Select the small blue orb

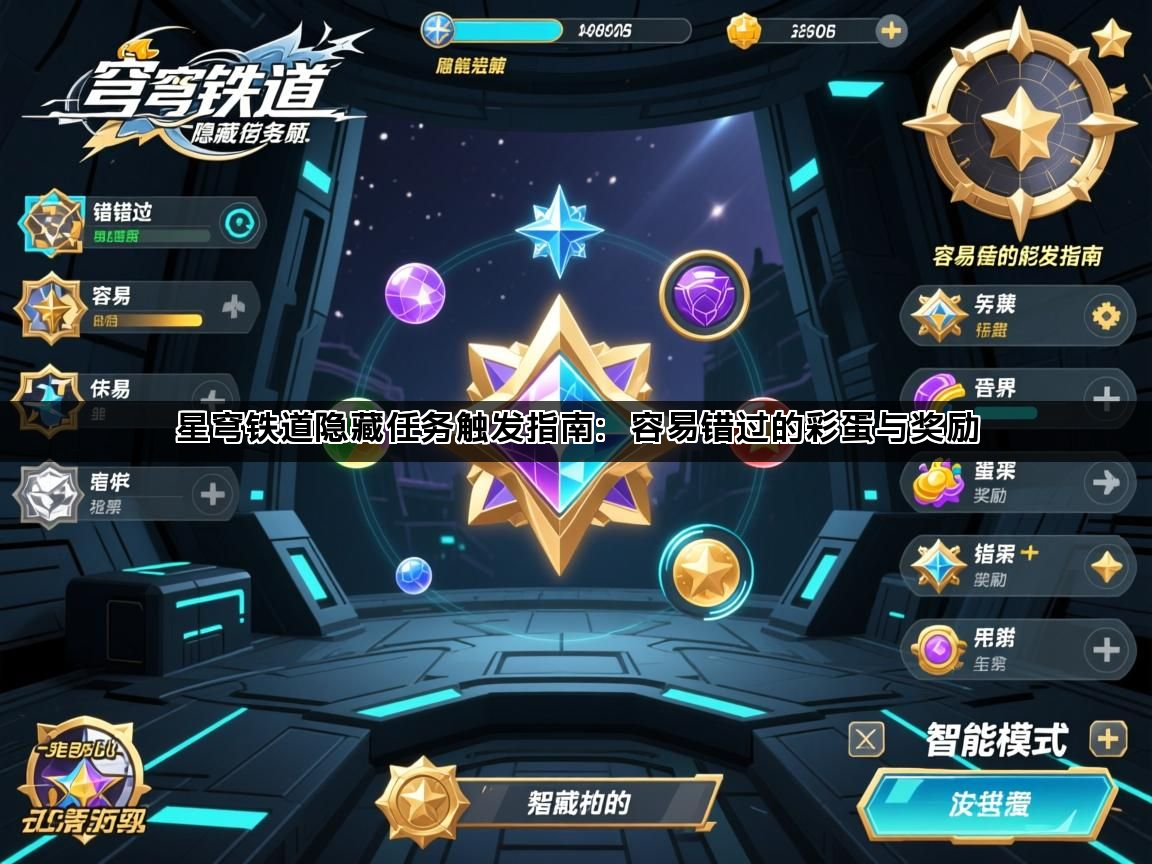click(x=413, y=575)
